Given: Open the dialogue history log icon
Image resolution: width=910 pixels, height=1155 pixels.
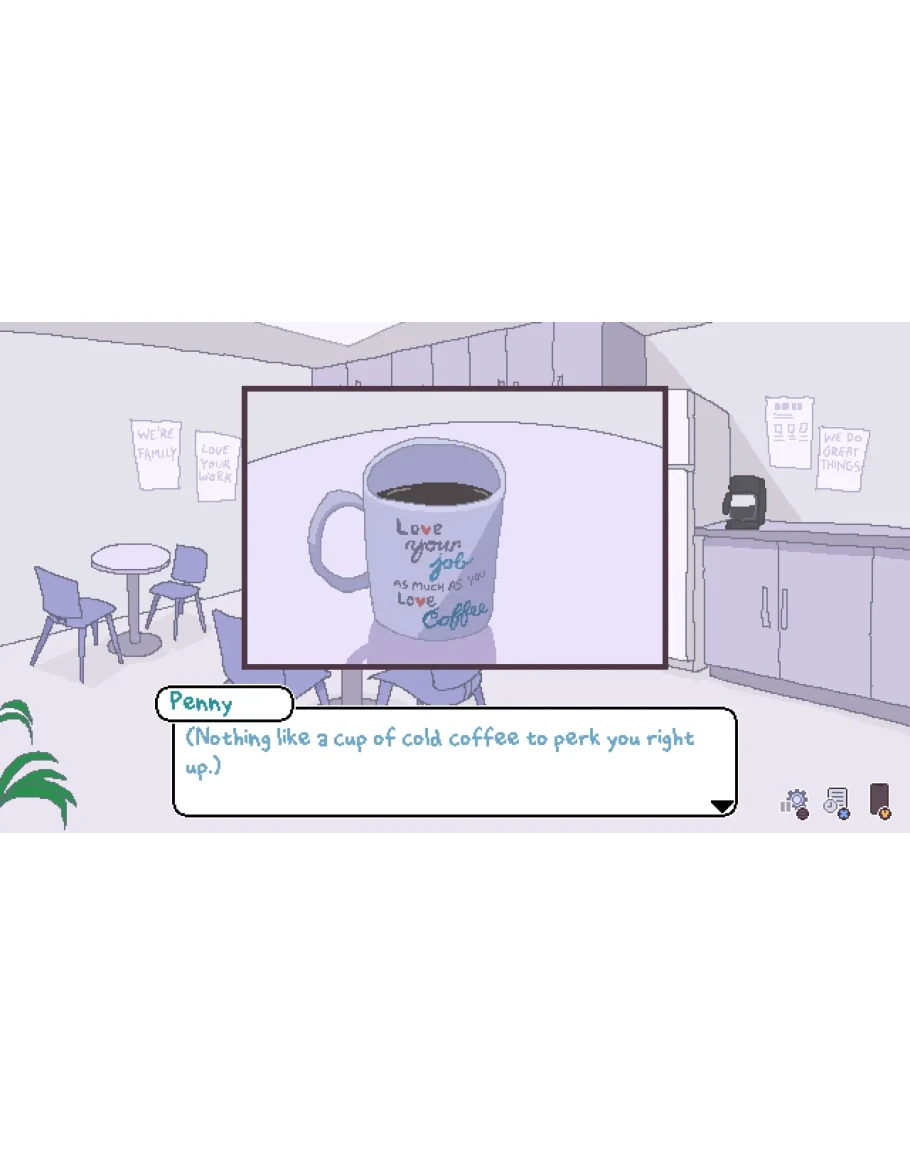Looking at the screenshot, I should click(x=836, y=802).
